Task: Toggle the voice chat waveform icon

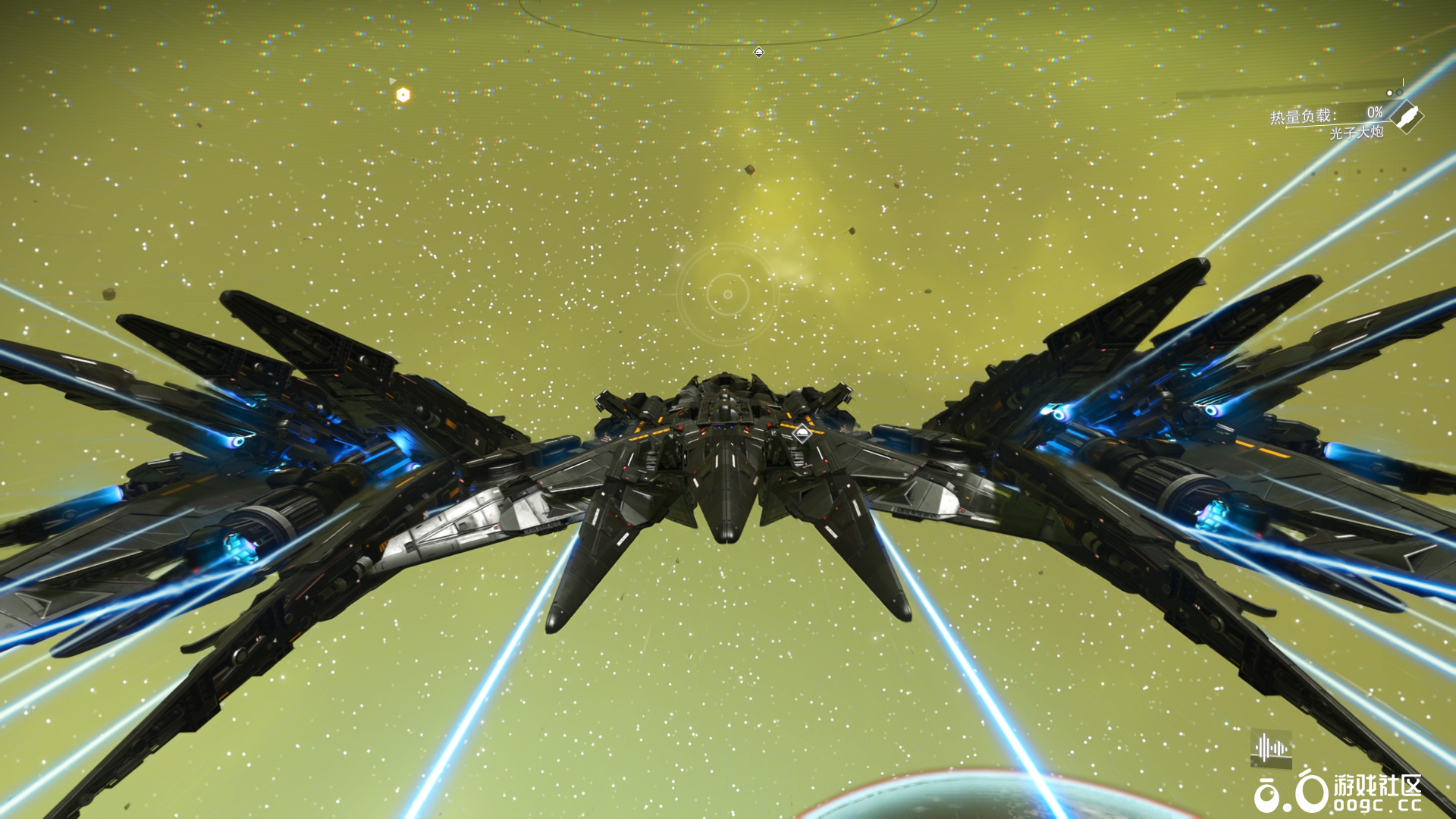Action: [1270, 748]
